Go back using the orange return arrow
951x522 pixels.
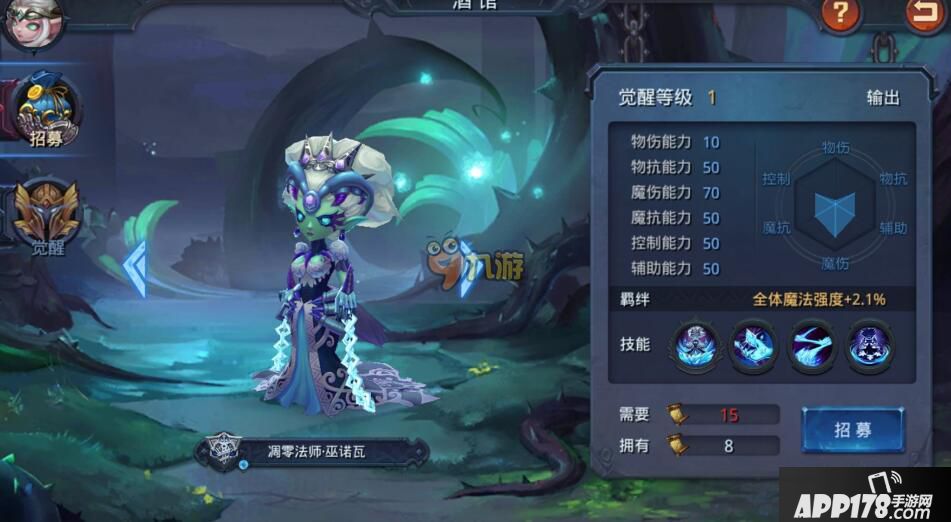click(926, 14)
